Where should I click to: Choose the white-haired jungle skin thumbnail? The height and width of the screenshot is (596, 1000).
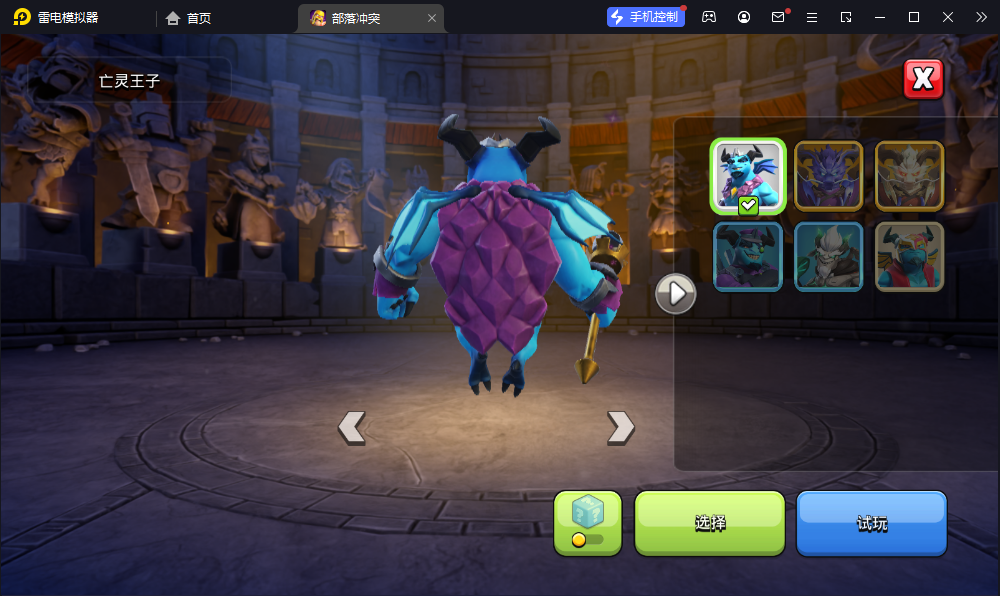[x=828, y=257]
